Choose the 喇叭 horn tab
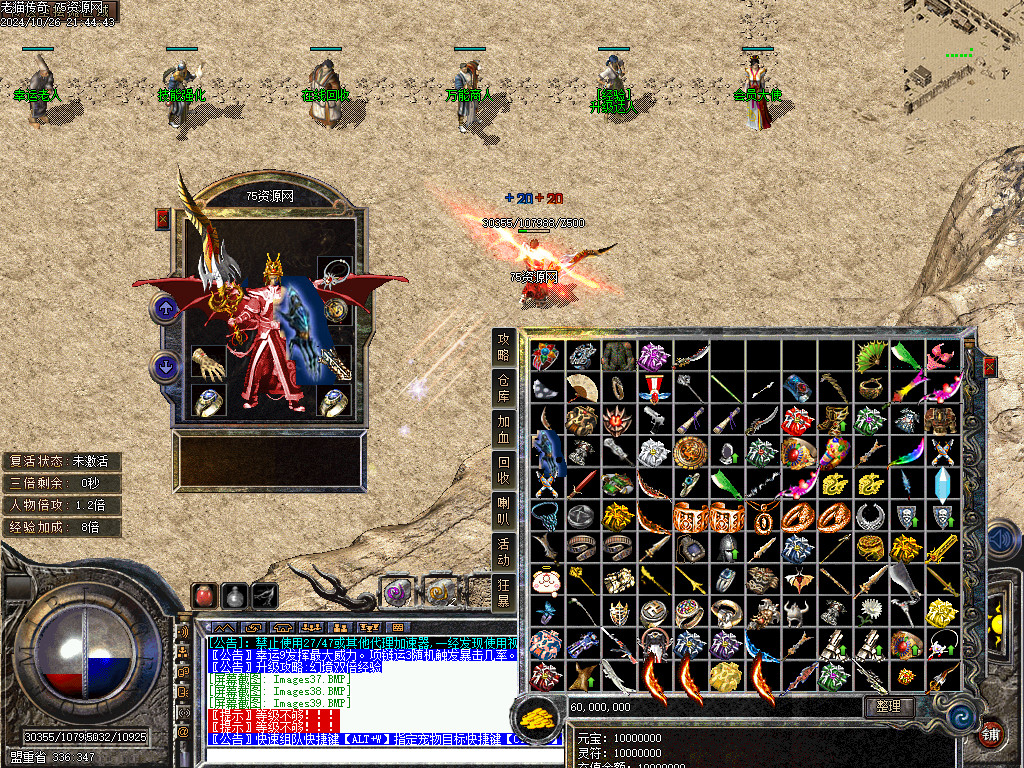 (504, 510)
